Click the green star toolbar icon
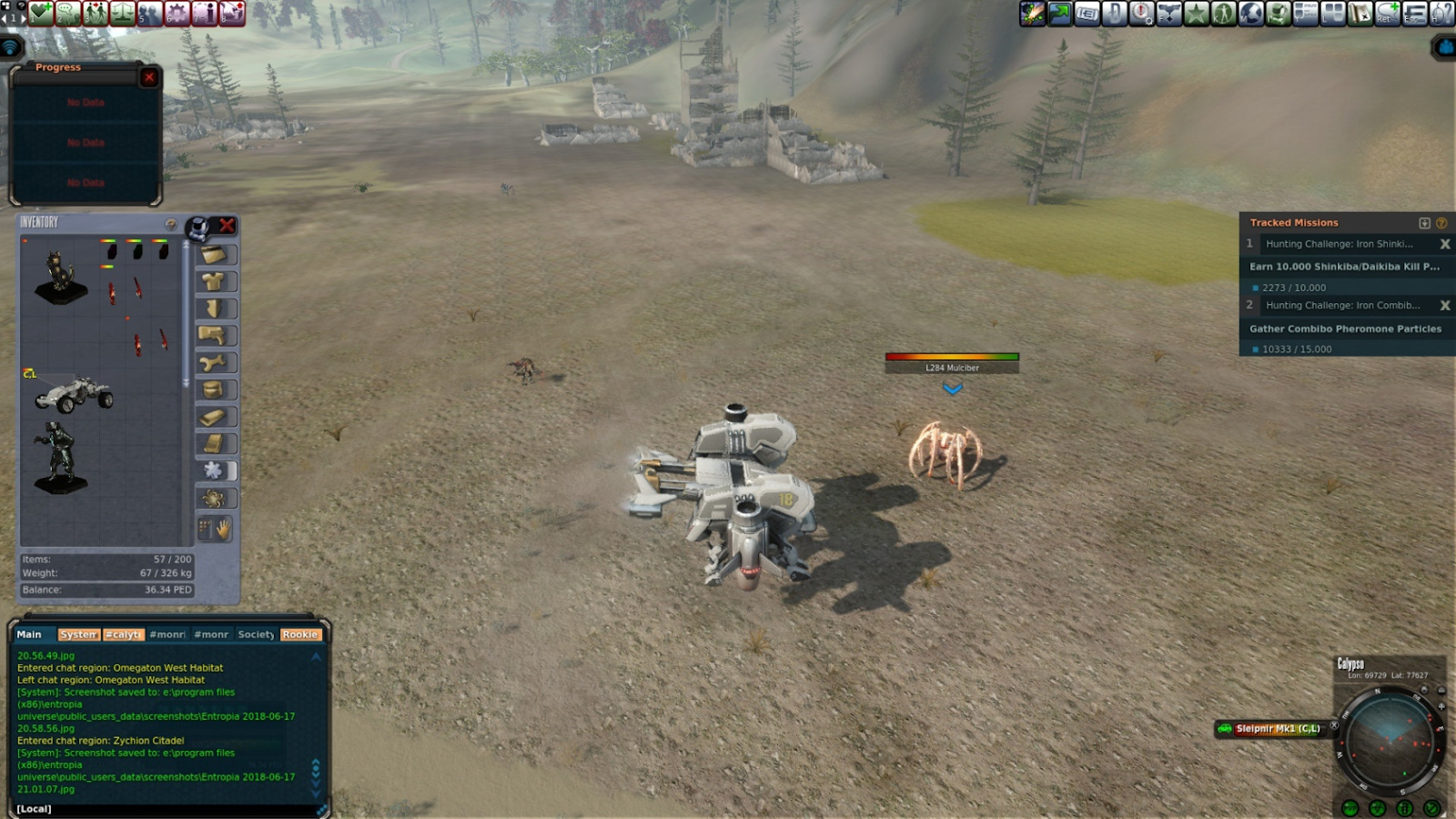This screenshot has height=819, width=1456. [1197, 13]
